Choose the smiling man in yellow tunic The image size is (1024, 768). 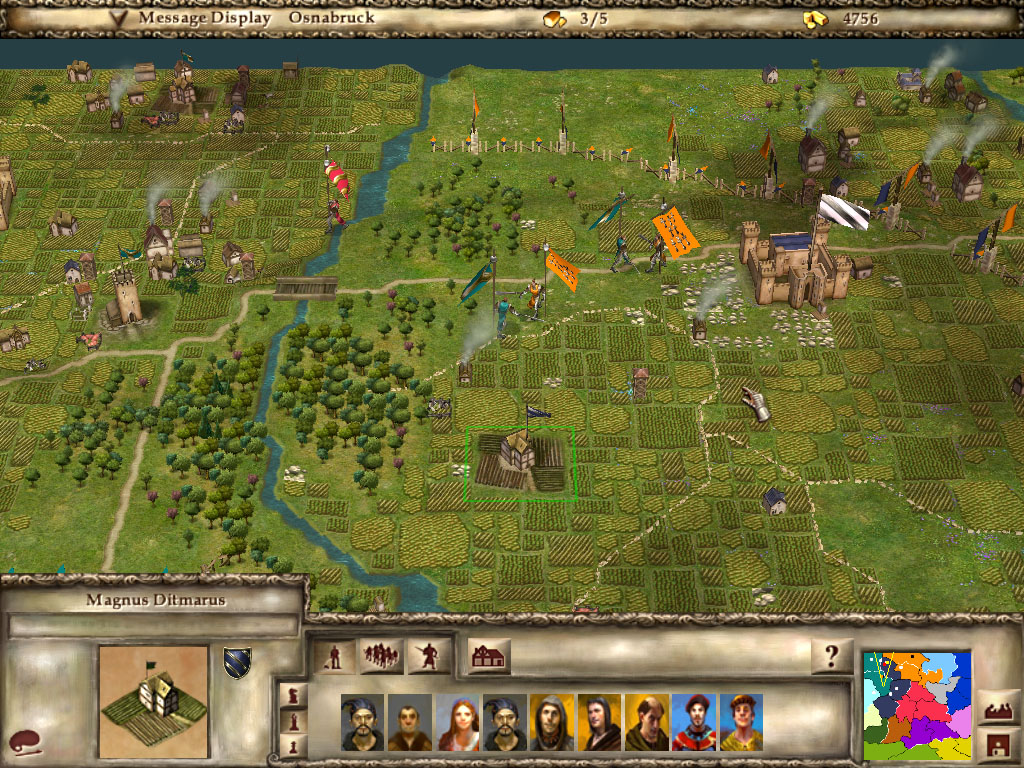pyautogui.click(x=741, y=722)
